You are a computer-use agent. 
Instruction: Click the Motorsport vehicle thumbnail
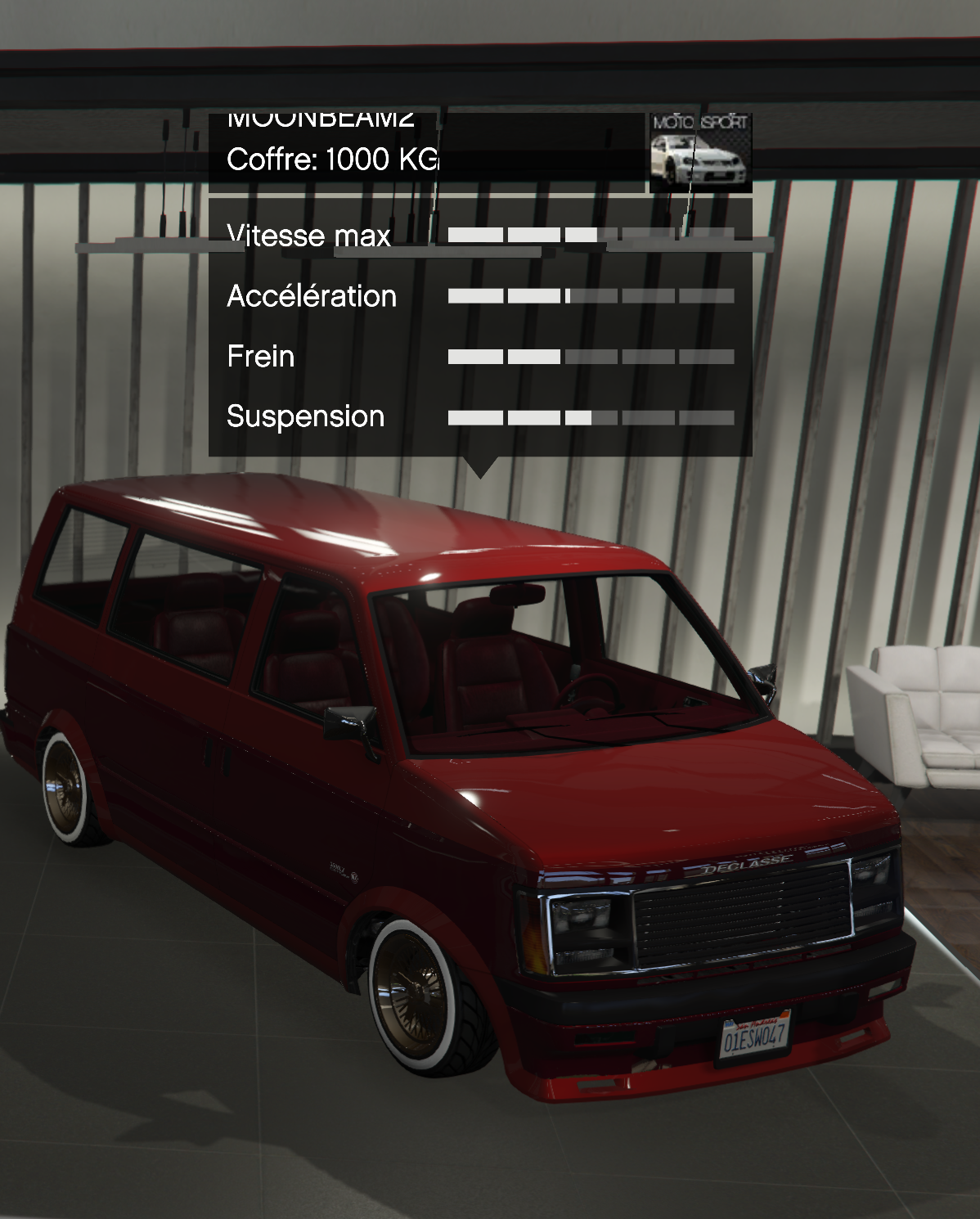point(700,153)
